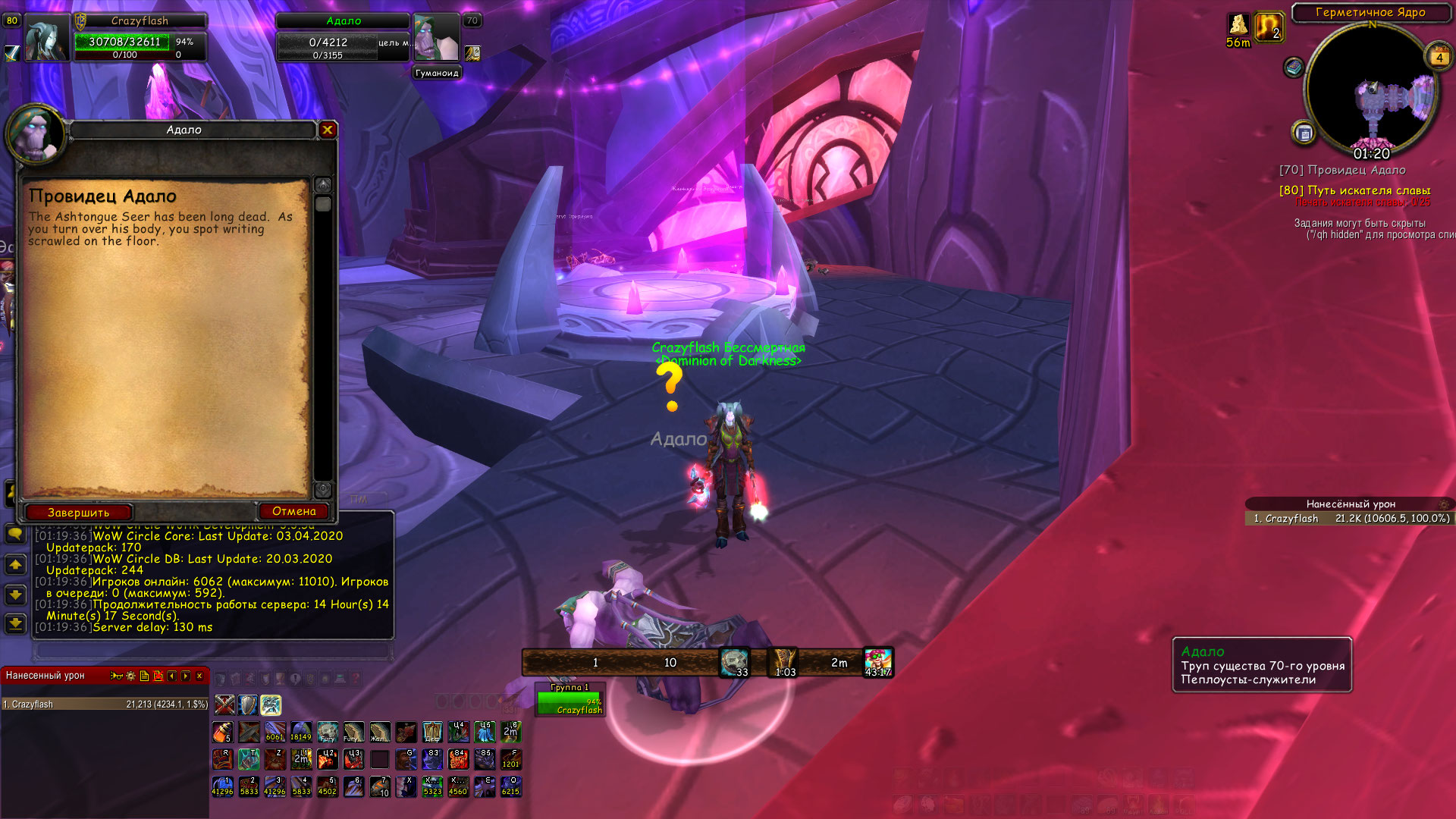Complete the quest with the Завершить button
The width and height of the screenshot is (1456, 819).
(79, 513)
